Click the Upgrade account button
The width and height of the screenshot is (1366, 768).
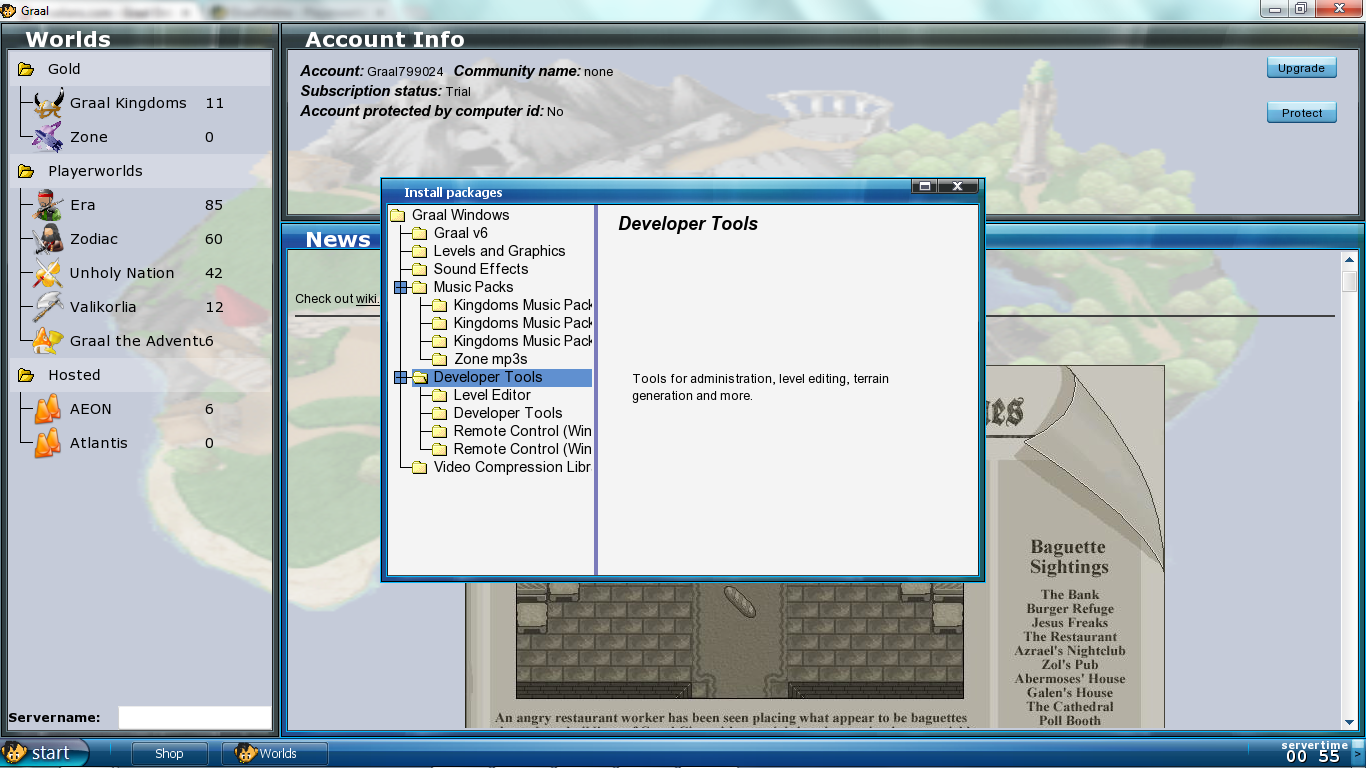pos(1301,68)
